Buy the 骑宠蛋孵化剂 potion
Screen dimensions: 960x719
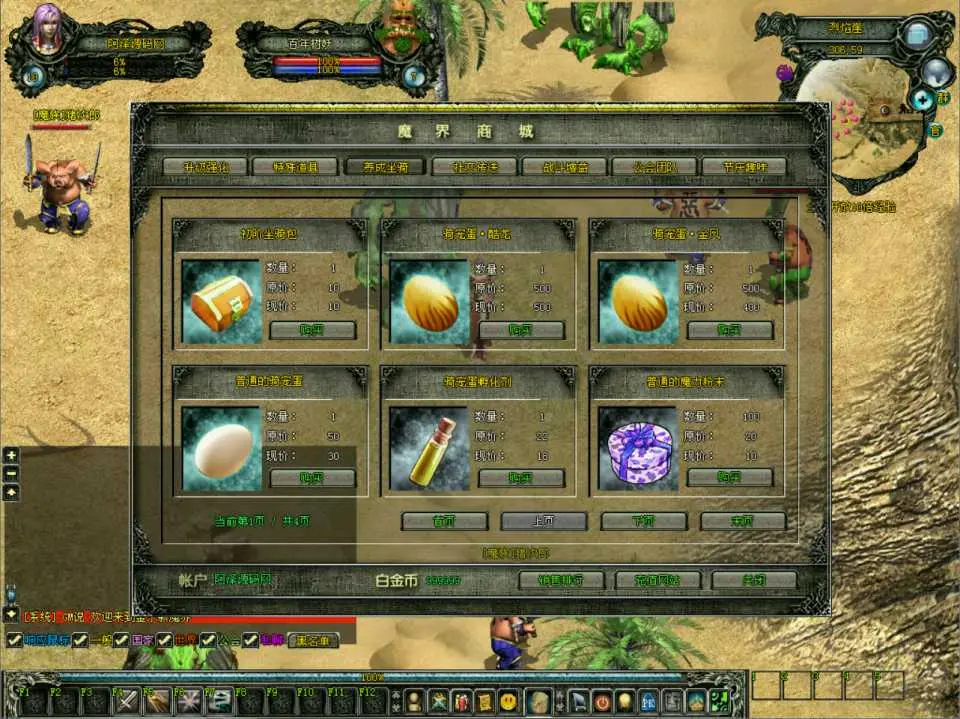coord(521,478)
